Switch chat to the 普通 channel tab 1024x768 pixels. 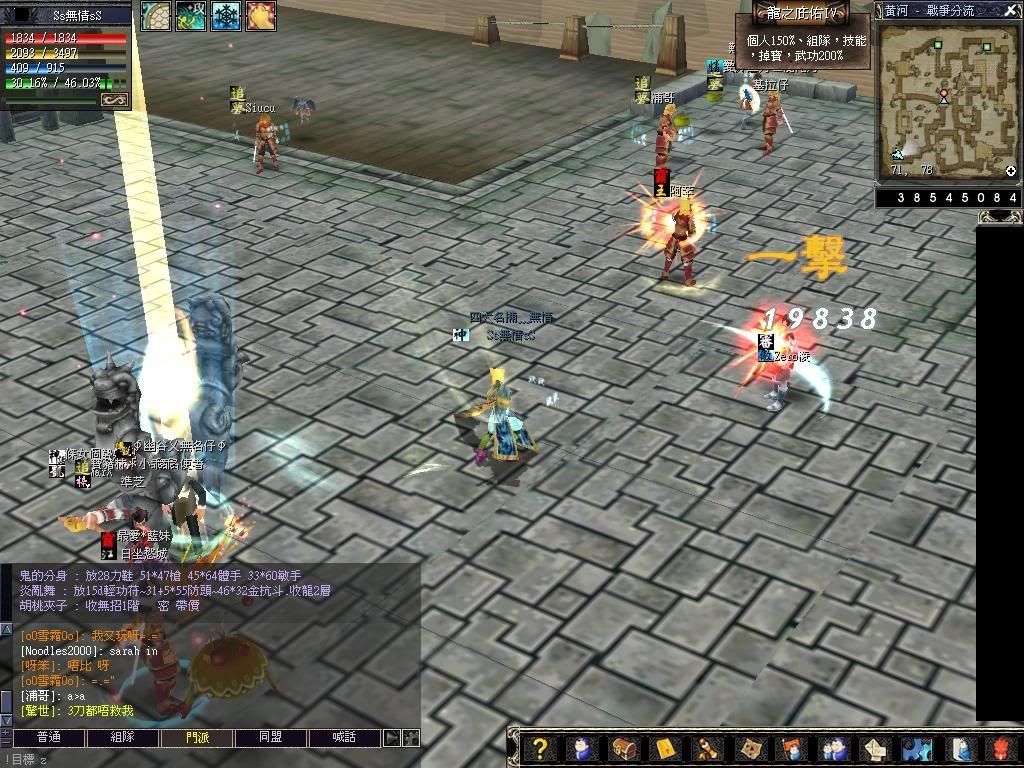coord(48,738)
